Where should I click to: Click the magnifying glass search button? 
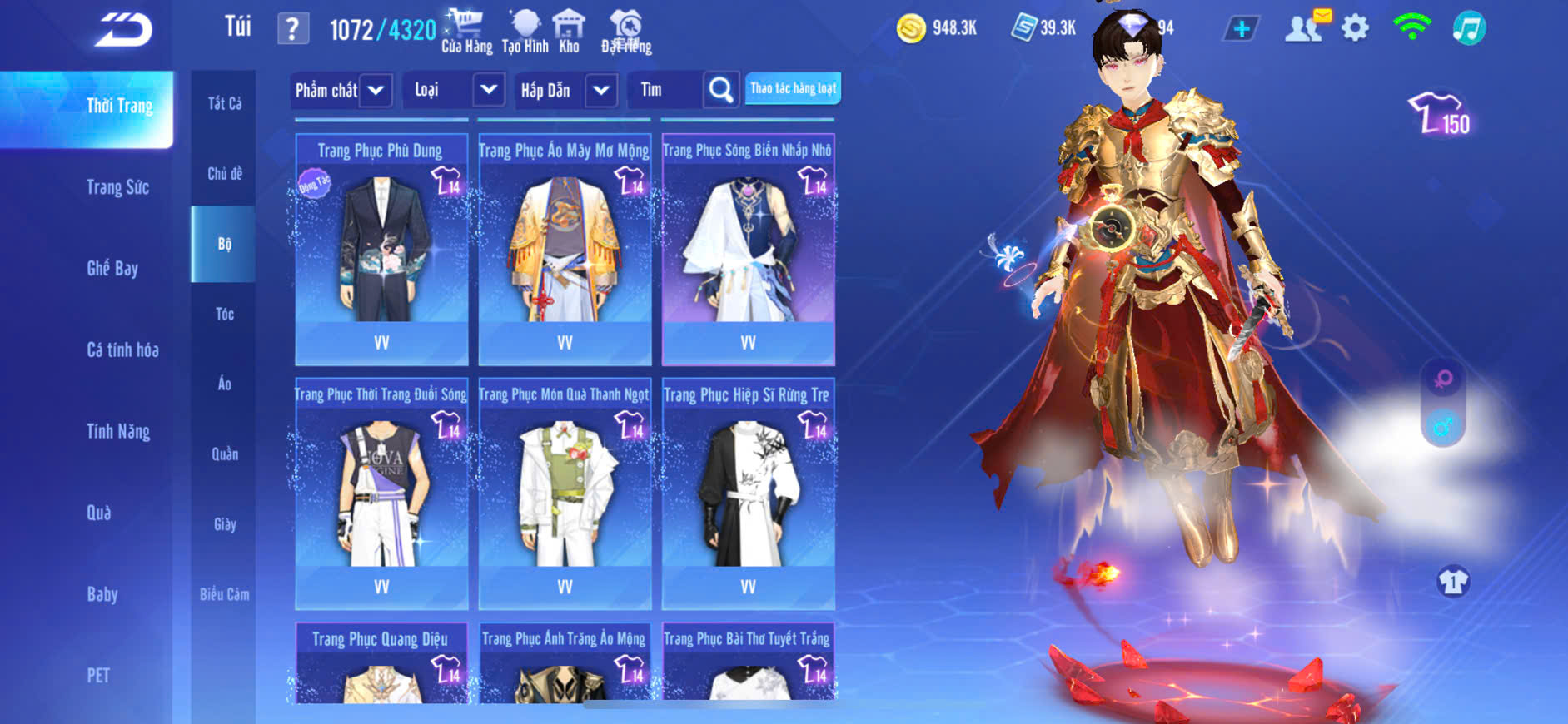coord(721,90)
